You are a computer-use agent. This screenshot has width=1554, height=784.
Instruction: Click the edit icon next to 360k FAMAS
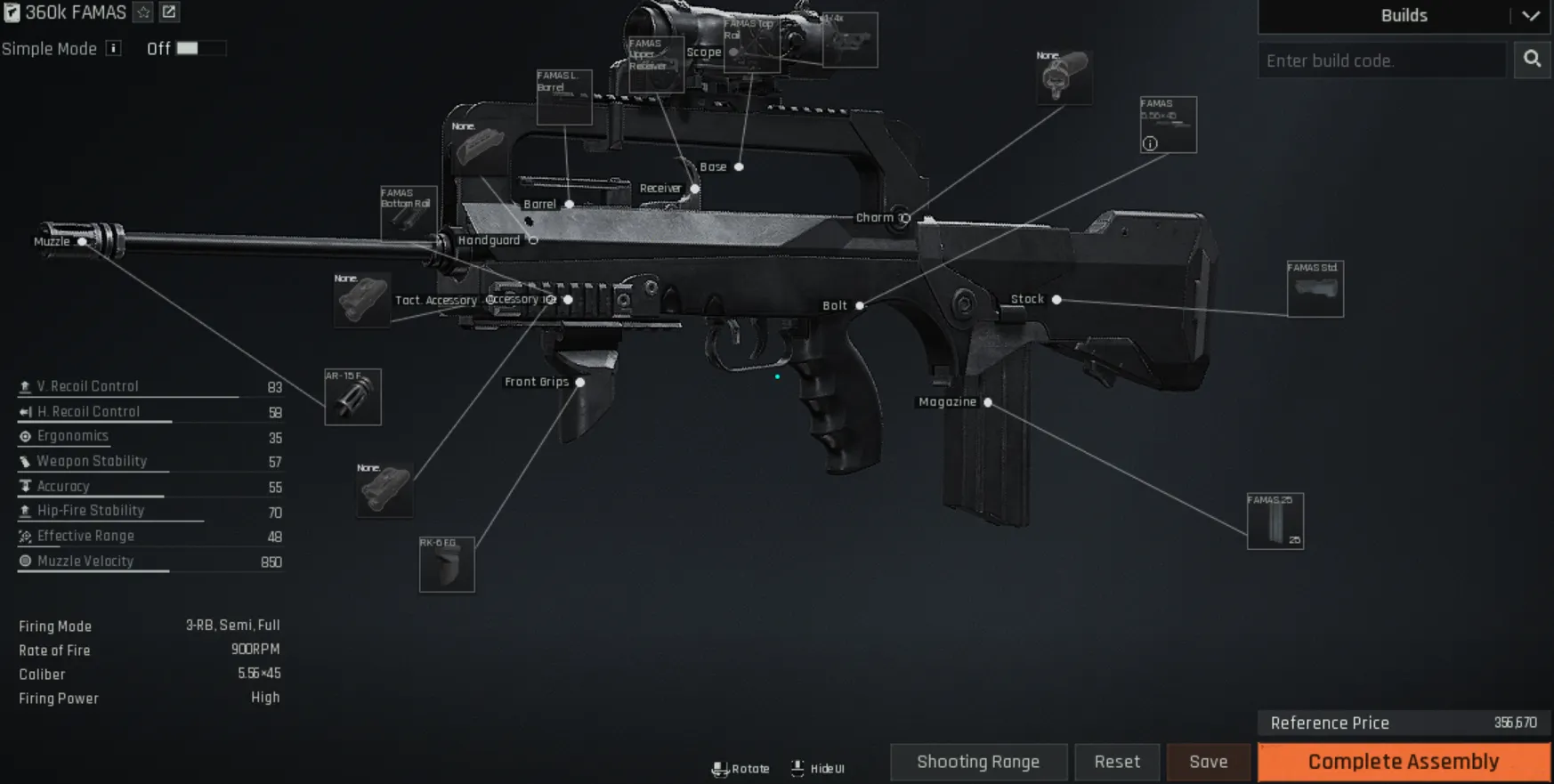(167, 12)
